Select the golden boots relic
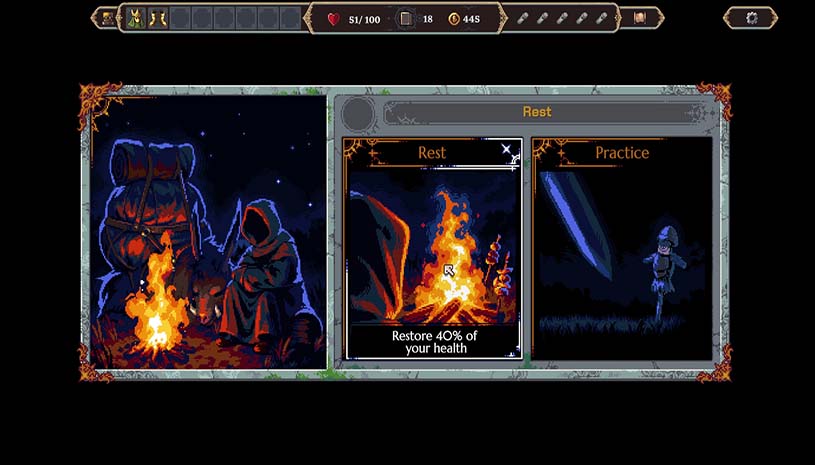The height and width of the screenshot is (465, 815). [158, 18]
